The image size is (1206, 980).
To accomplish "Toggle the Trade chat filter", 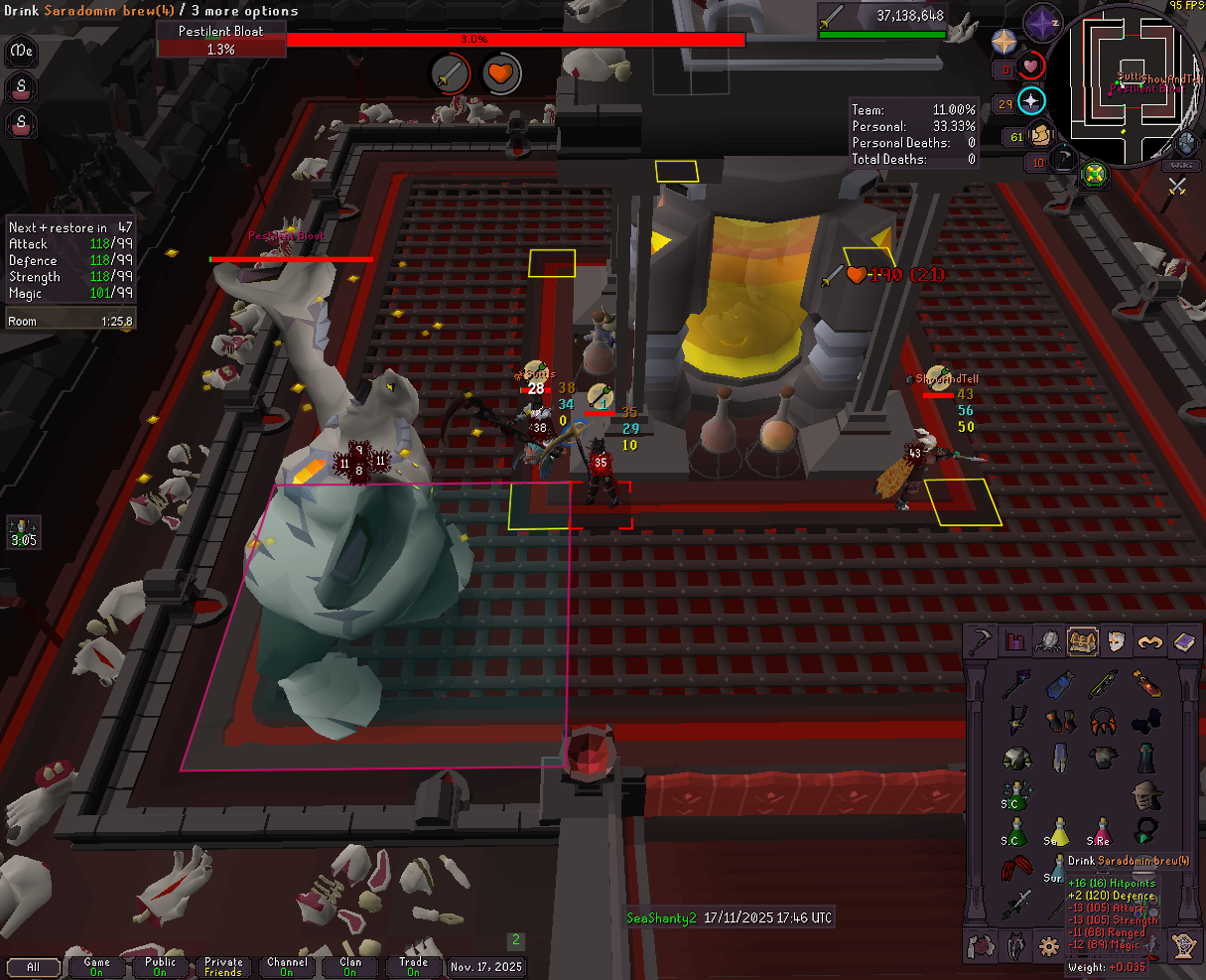I will (413, 966).
